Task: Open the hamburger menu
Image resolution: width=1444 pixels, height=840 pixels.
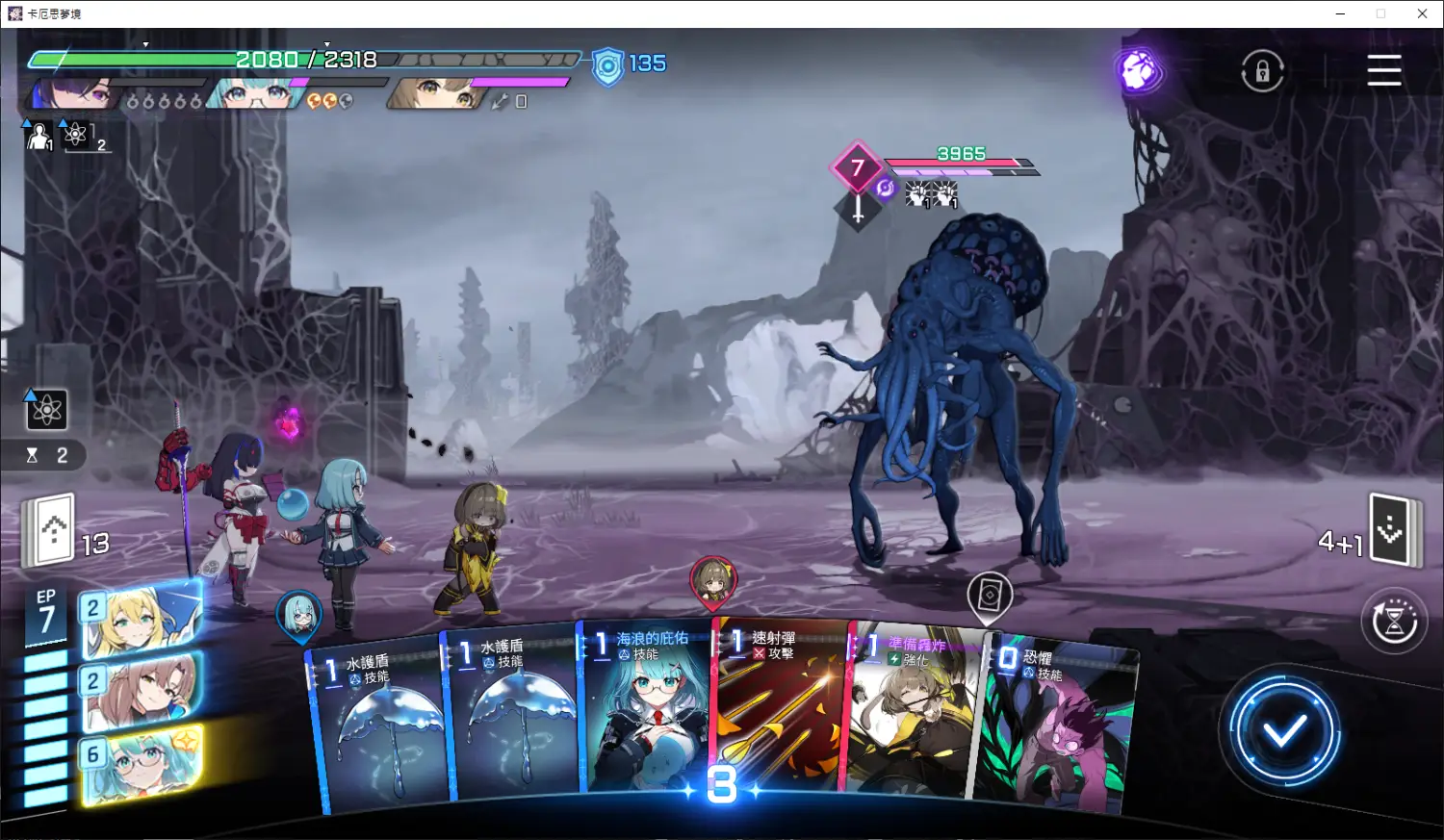Action: coord(1383,70)
